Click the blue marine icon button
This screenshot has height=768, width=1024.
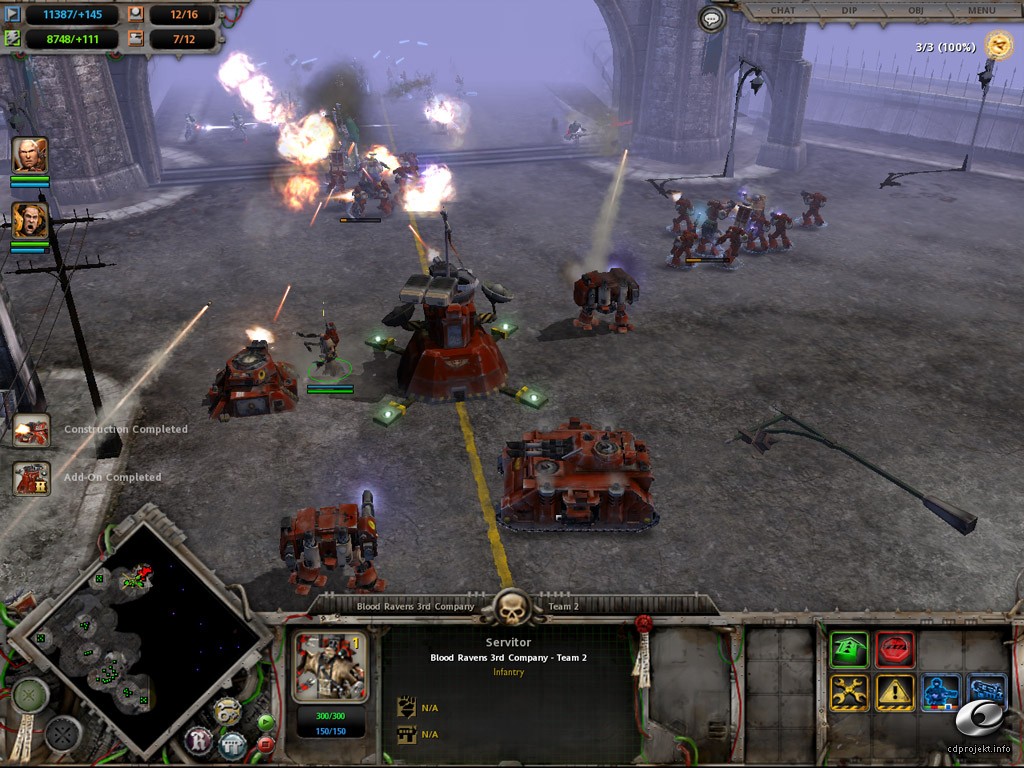tap(941, 692)
